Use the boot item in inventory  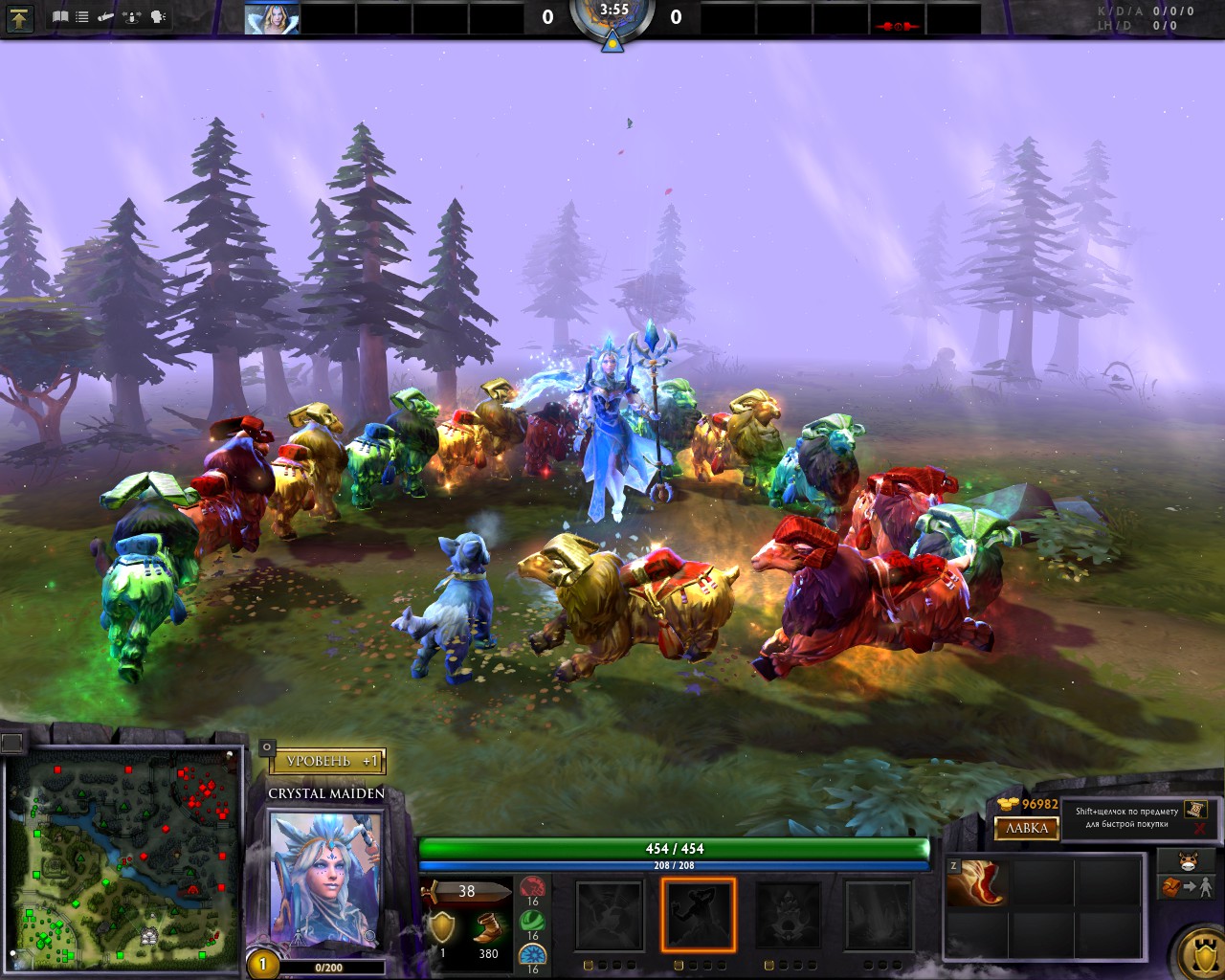(x=975, y=882)
